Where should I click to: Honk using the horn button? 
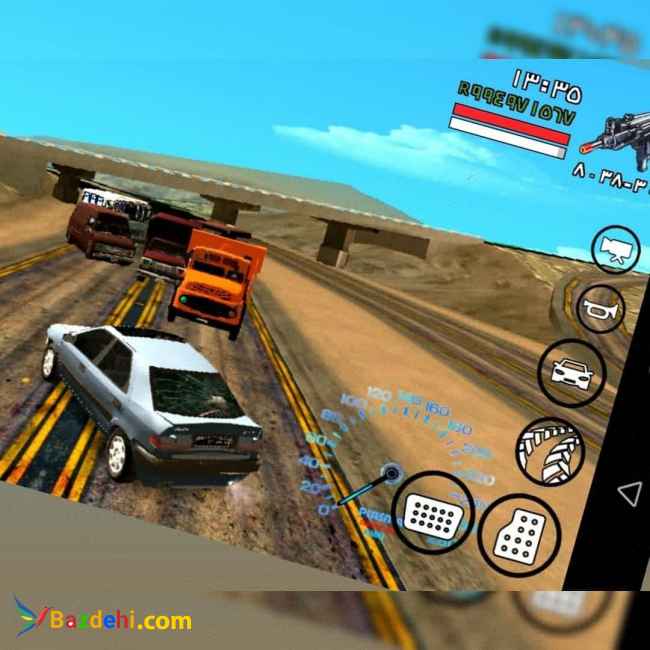click(x=602, y=308)
